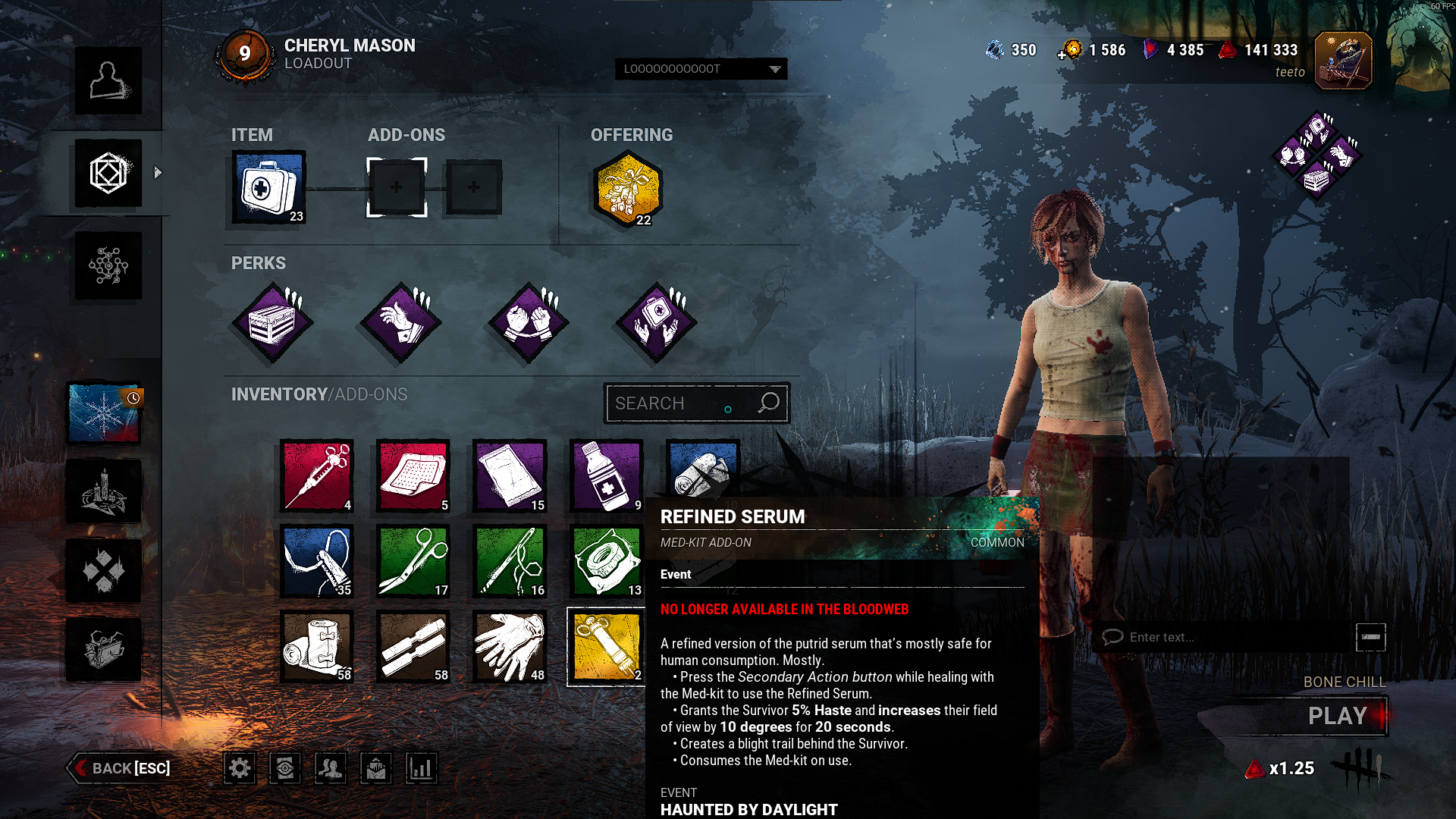The height and width of the screenshot is (819, 1456).
Task: Choose the rubber gloves add-on
Action: tap(510, 646)
